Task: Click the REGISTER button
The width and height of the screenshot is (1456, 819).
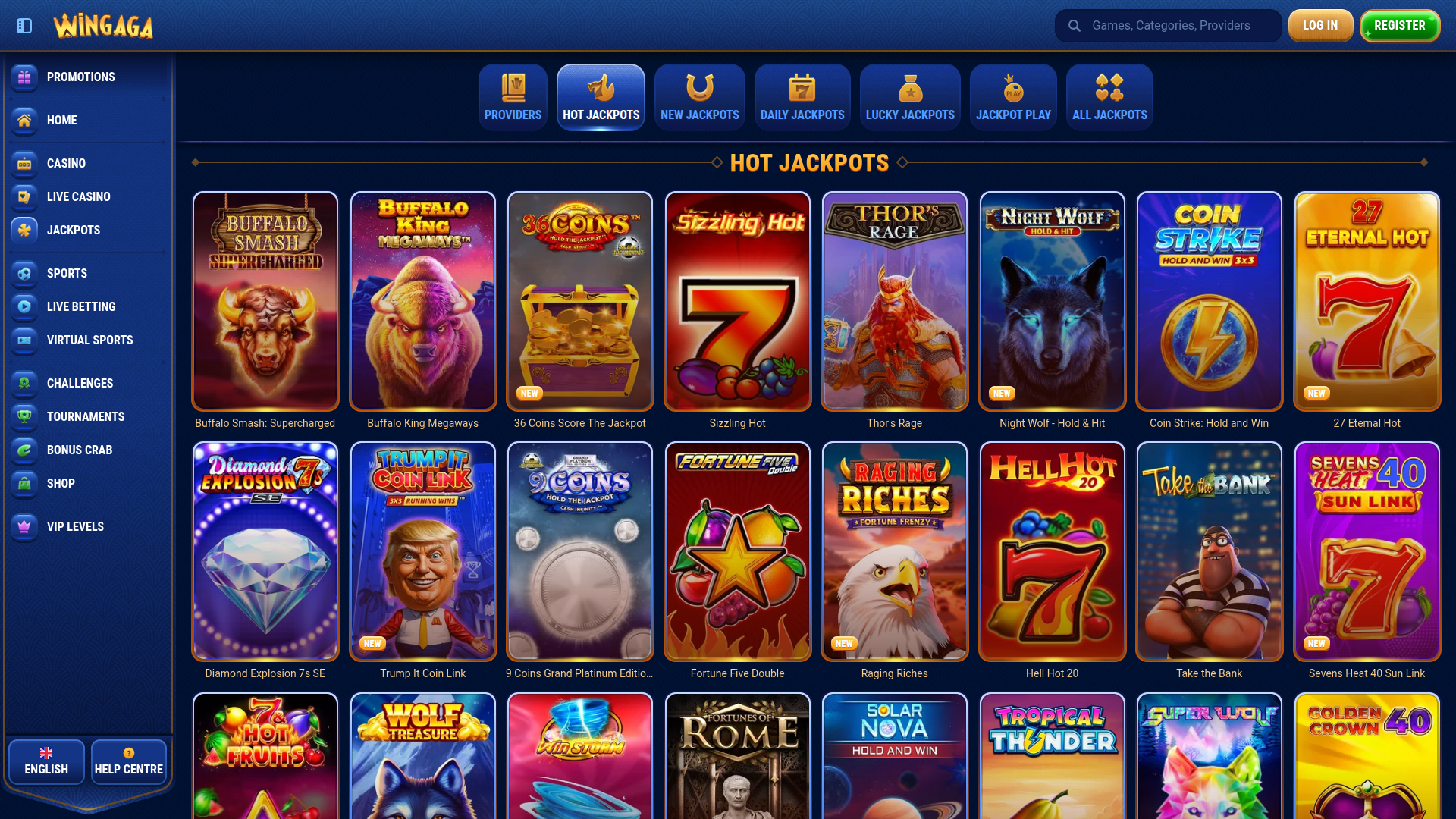Action: [x=1399, y=24]
